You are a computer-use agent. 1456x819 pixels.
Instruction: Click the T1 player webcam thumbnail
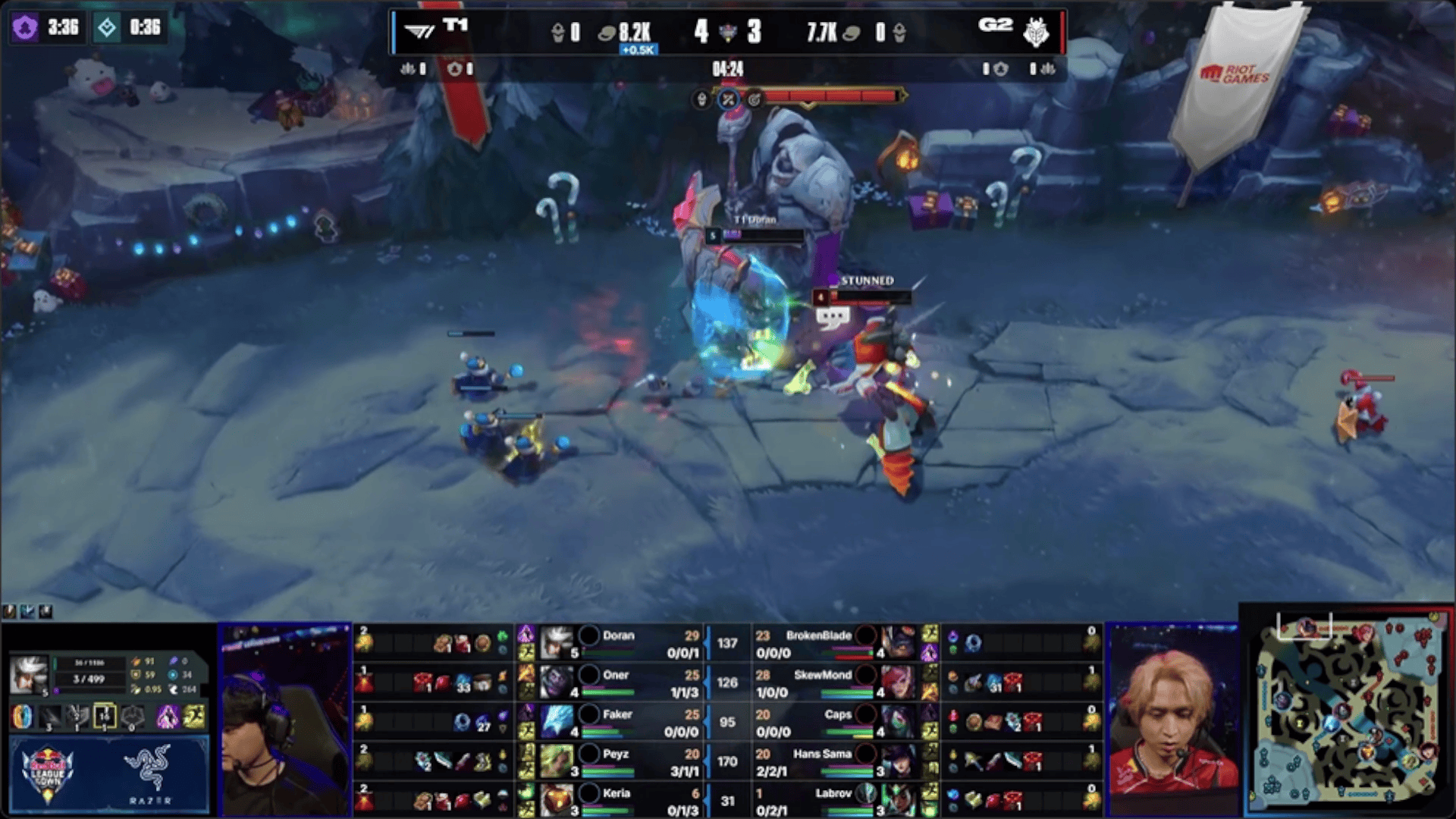pos(285,720)
